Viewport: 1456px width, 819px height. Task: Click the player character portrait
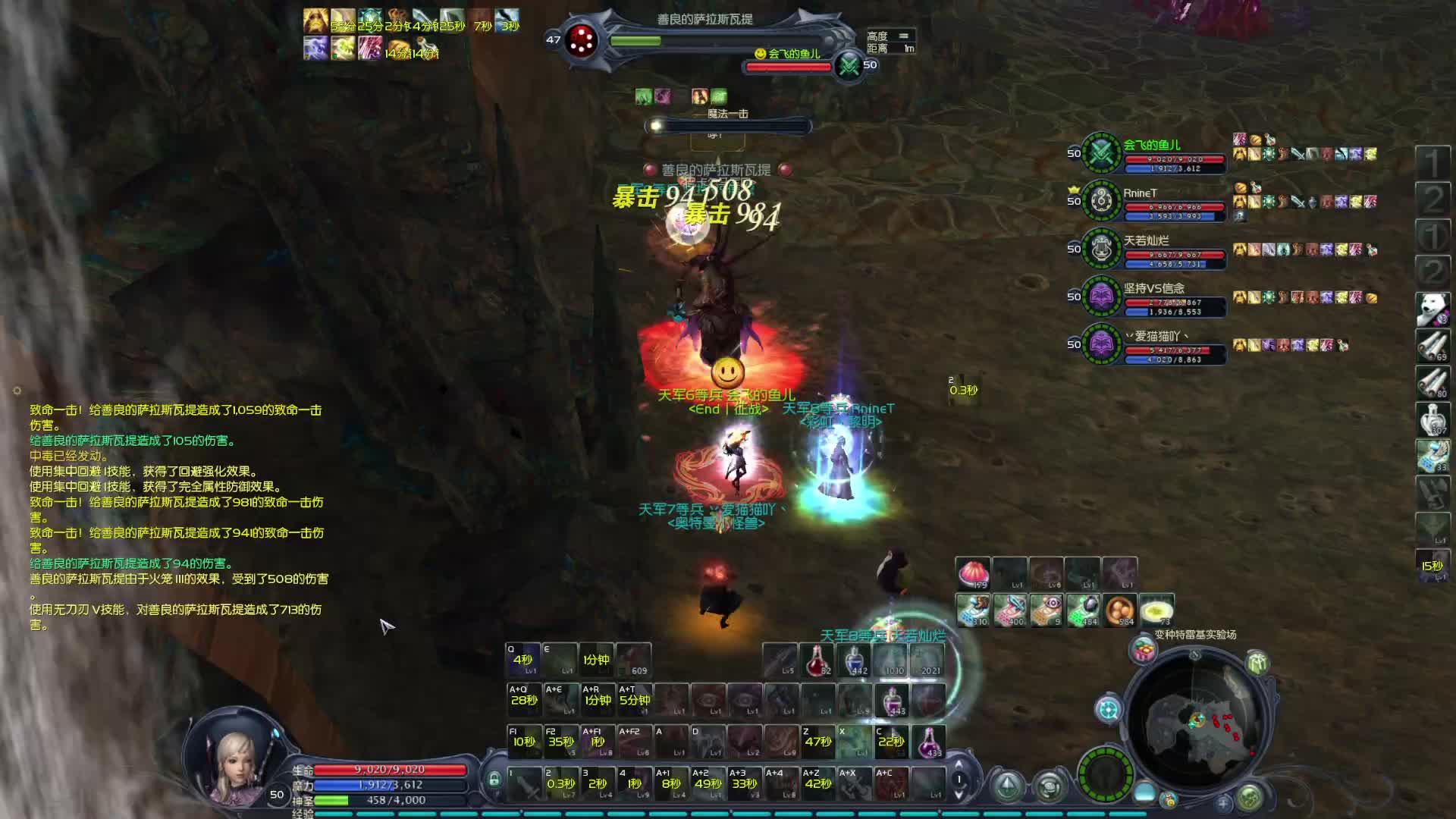[x=237, y=758]
